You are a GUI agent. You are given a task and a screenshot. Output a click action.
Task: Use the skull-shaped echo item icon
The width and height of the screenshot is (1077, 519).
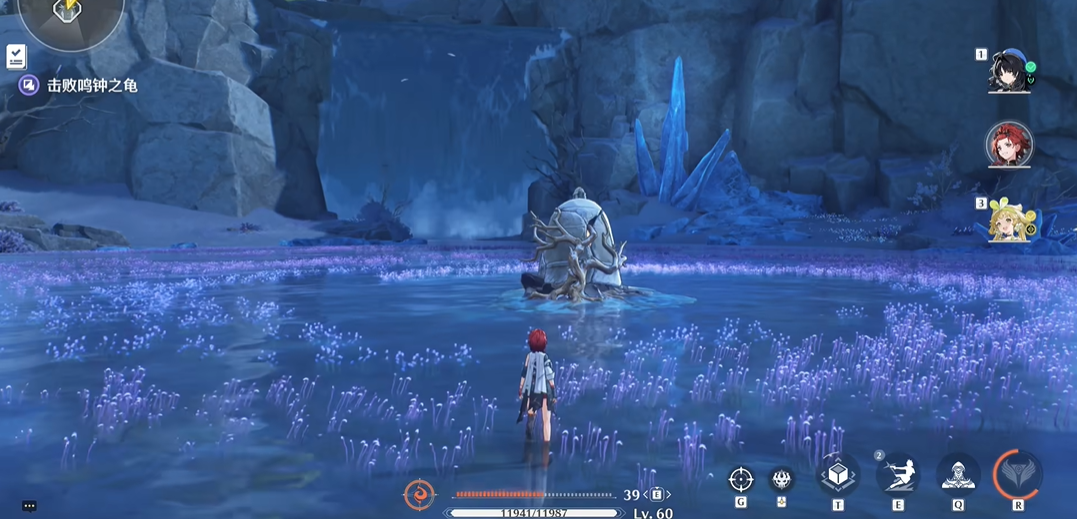[781, 479]
